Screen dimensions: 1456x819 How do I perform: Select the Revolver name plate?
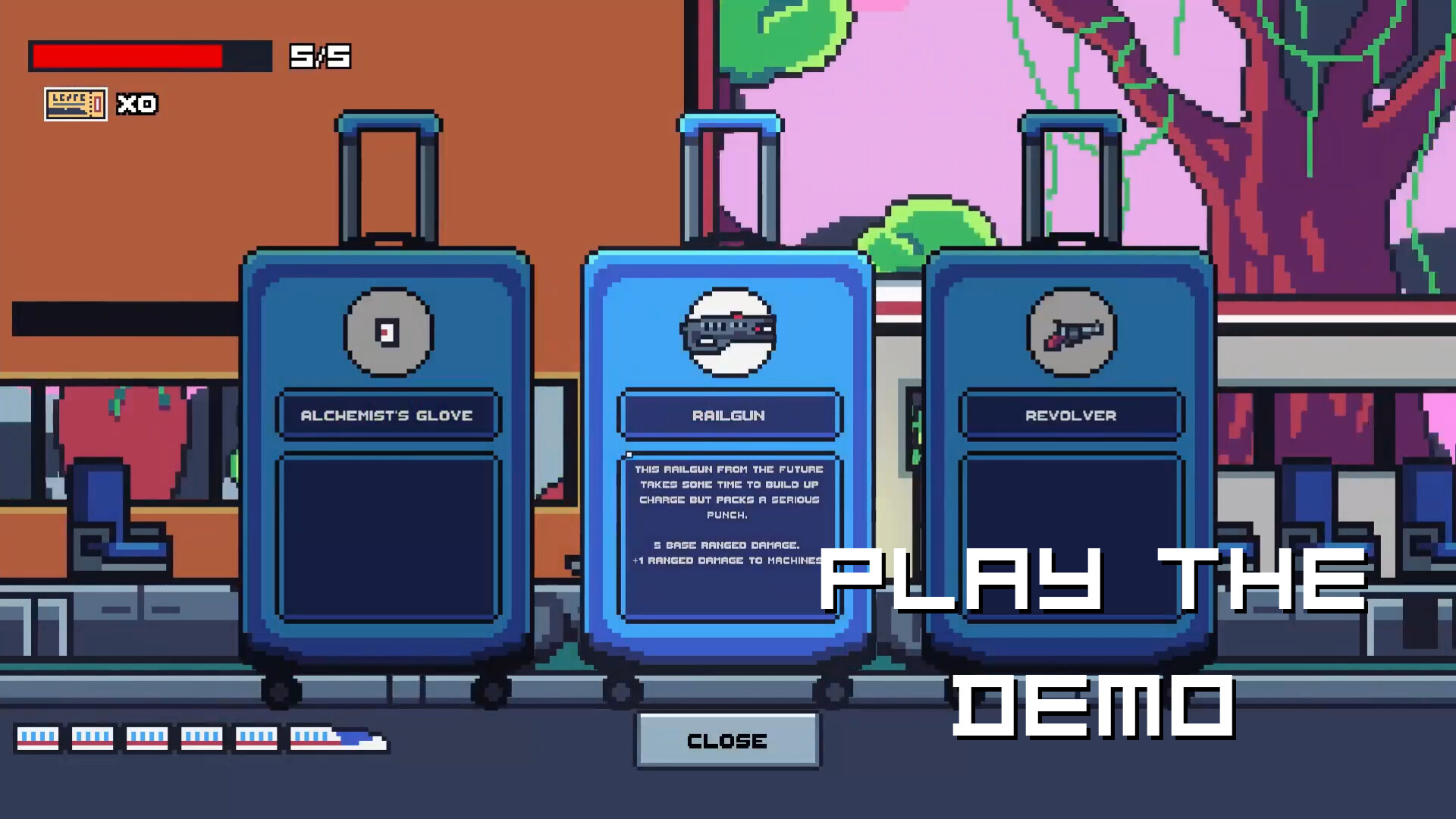coord(1069,416)
